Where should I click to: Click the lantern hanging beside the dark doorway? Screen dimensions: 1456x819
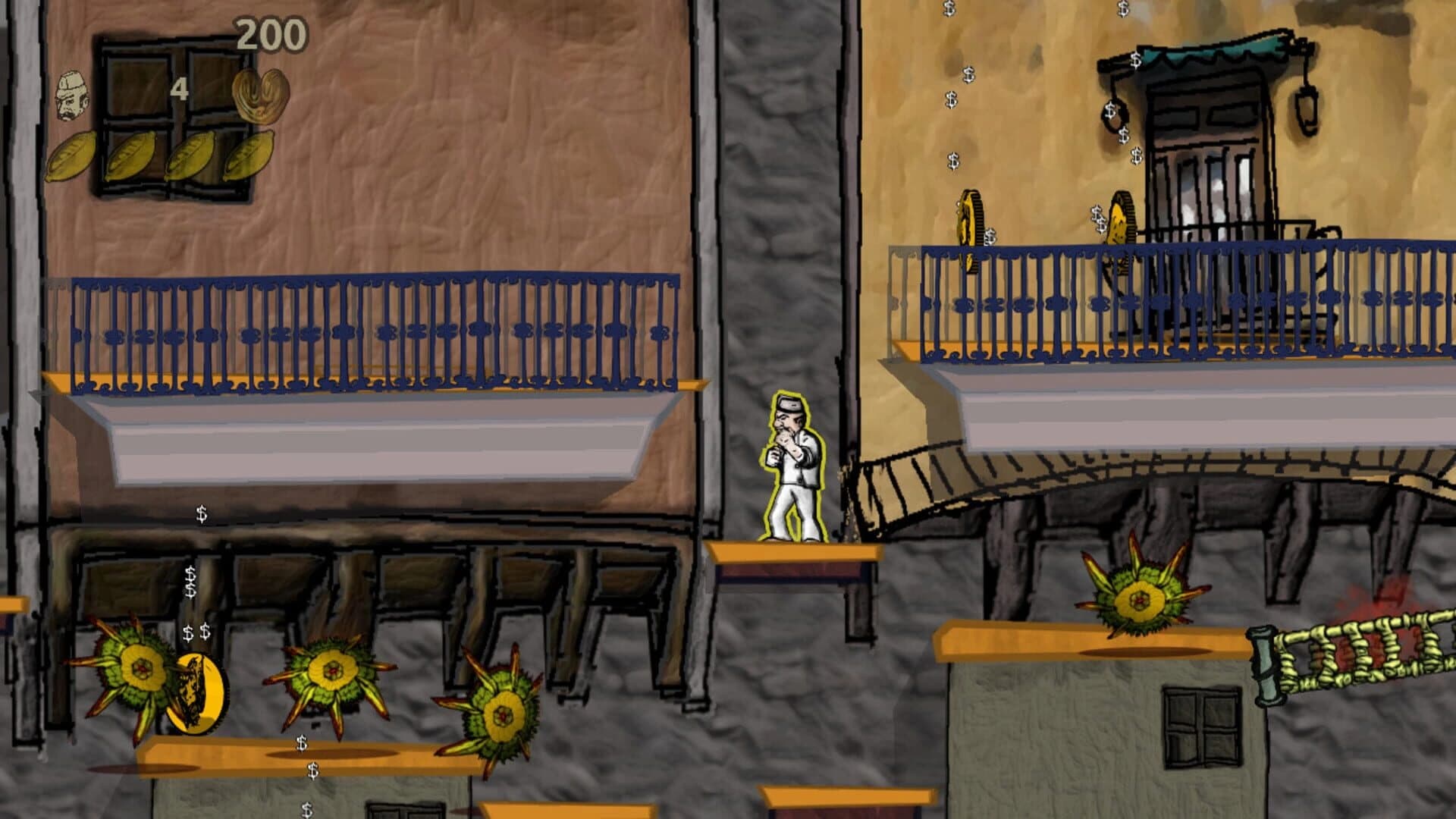(1307, 110)
